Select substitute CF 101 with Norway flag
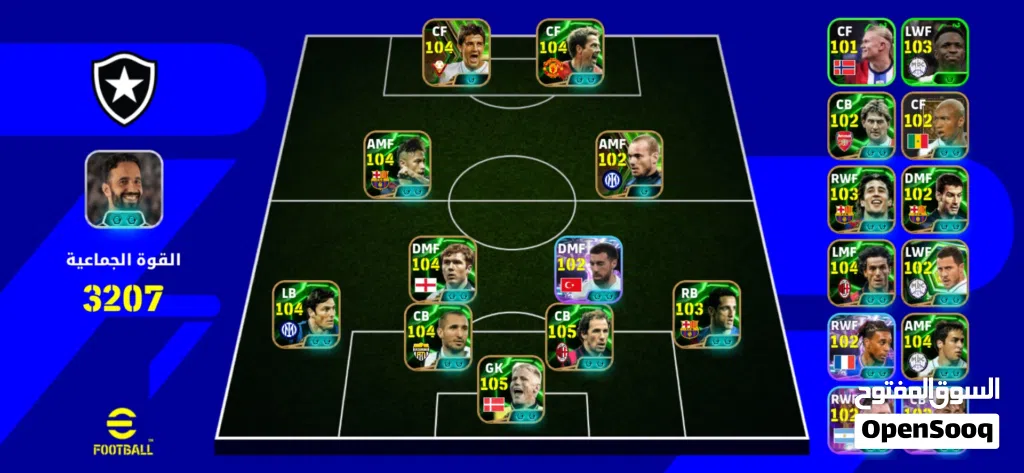 coord(860,51)
